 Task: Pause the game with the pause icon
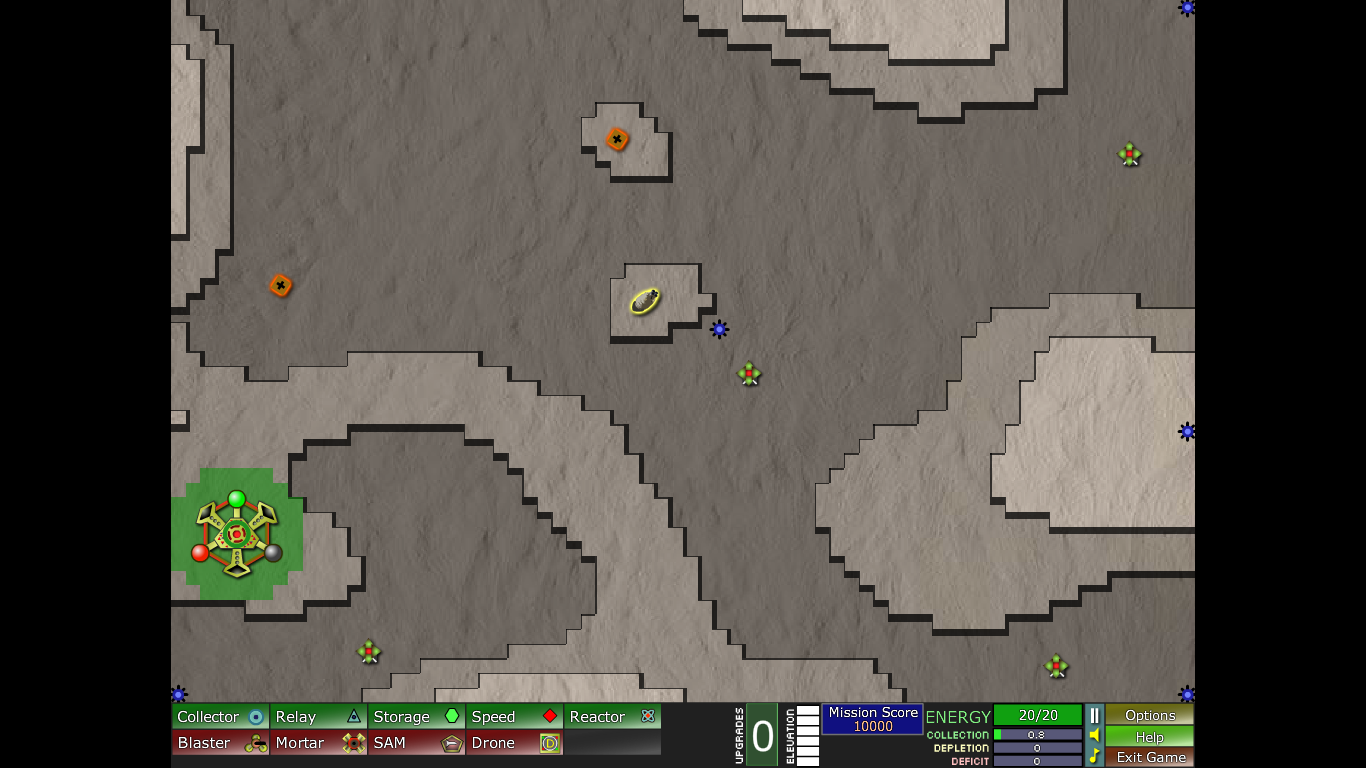point(1094,715)
